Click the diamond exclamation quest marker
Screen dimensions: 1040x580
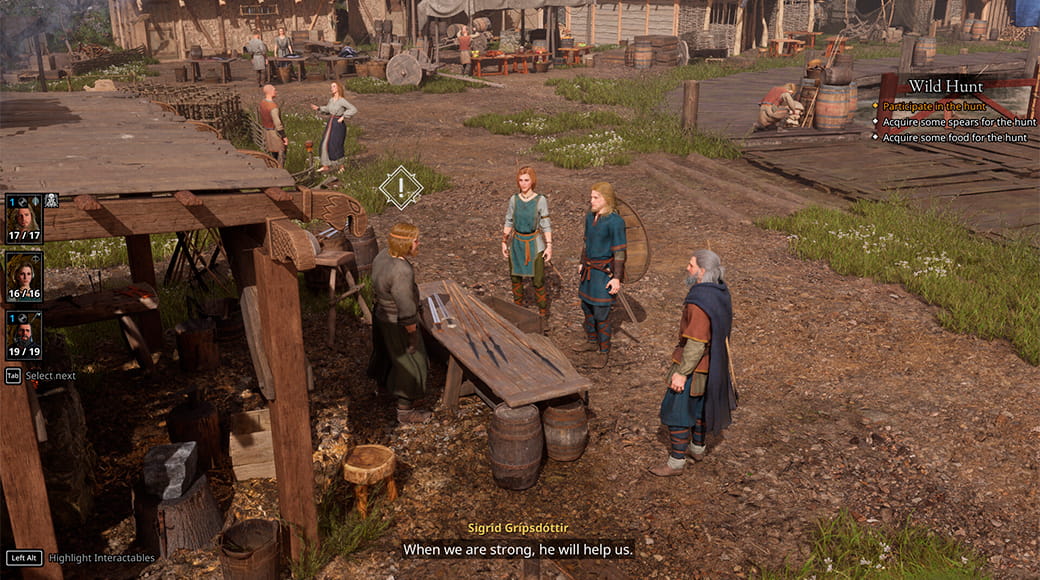pos(401,187)
